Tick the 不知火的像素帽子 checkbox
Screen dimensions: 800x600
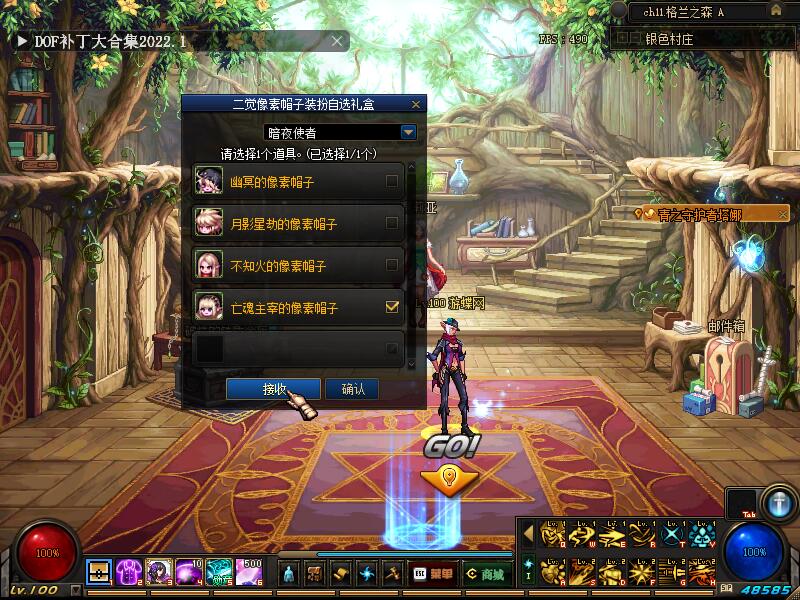click(392, 266)
